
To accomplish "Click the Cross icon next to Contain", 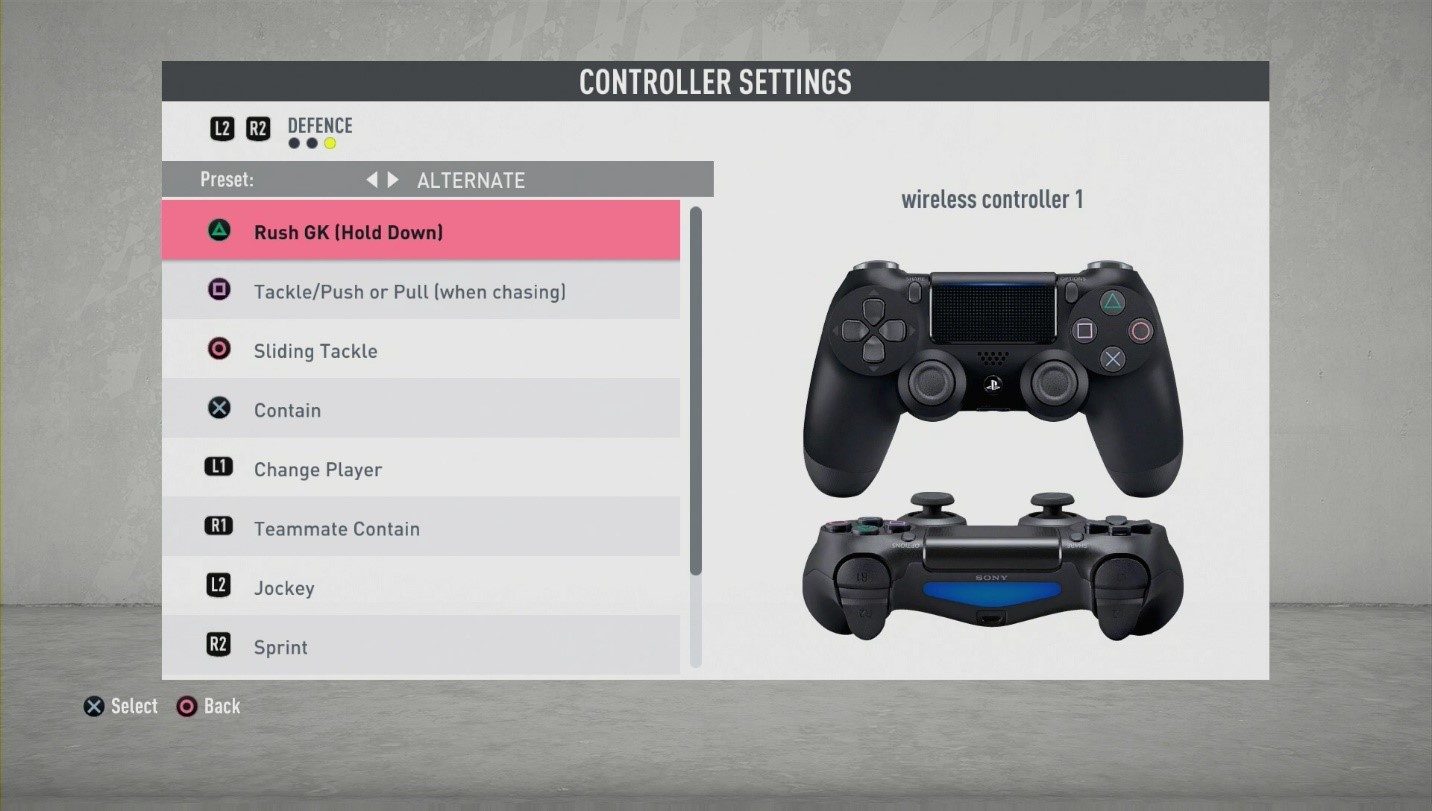I will pos(219,408).
